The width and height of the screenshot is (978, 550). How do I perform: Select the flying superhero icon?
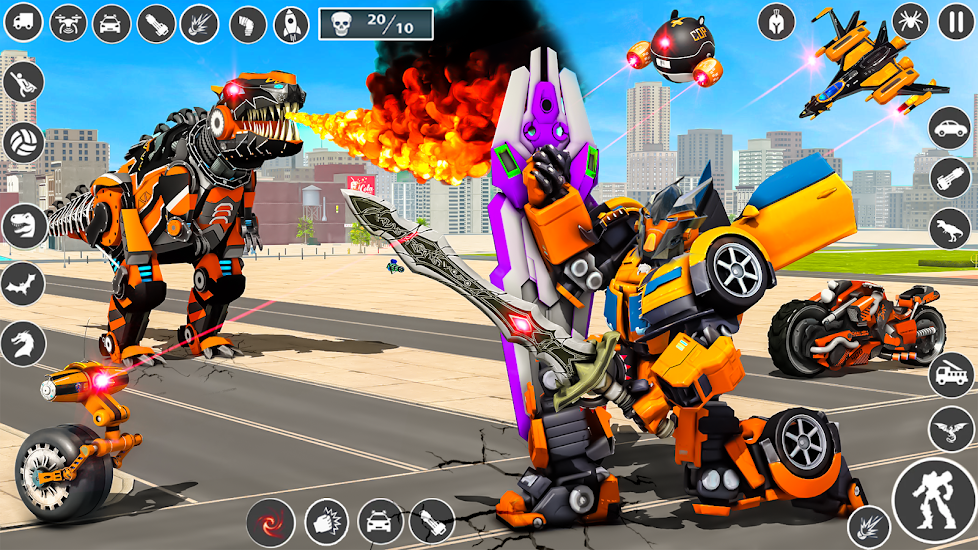click(22, 82)
